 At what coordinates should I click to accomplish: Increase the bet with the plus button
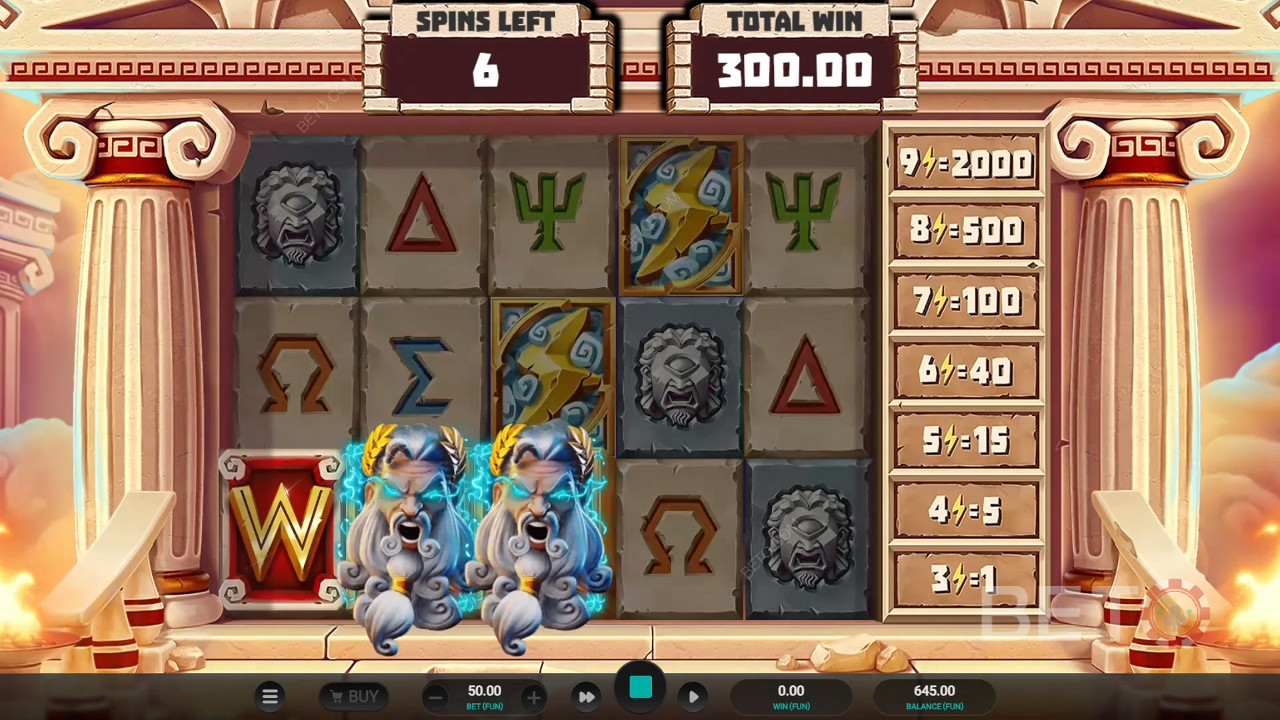[534, 697]
